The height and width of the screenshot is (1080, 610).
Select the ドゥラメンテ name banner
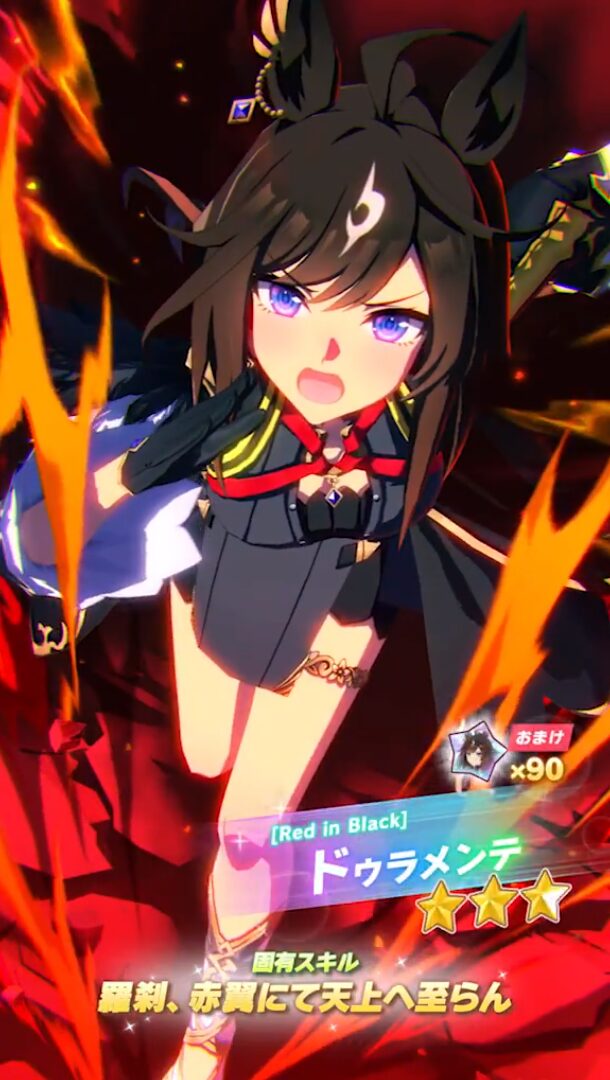[415, 857]
